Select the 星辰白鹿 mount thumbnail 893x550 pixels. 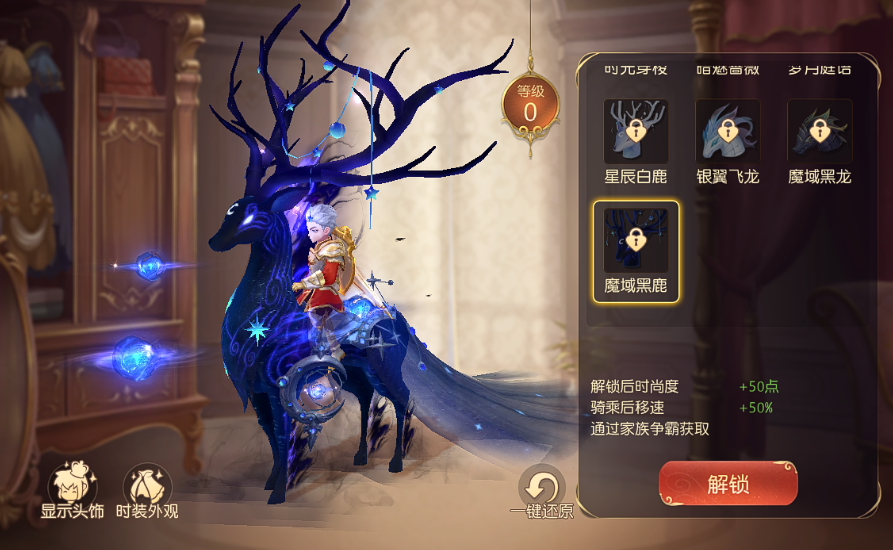[635, 132]
